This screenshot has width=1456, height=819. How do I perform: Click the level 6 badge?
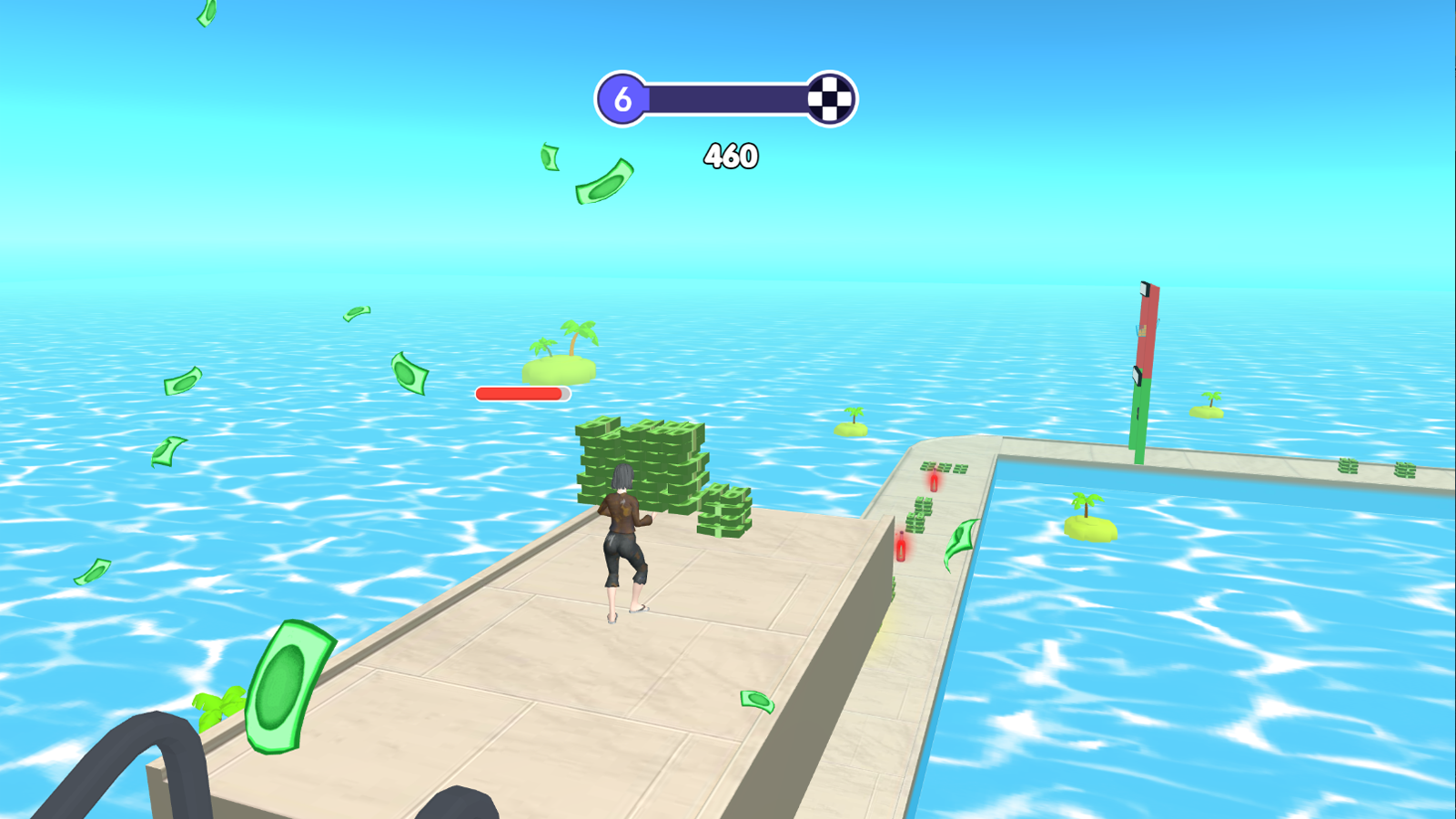click(623, 97)
